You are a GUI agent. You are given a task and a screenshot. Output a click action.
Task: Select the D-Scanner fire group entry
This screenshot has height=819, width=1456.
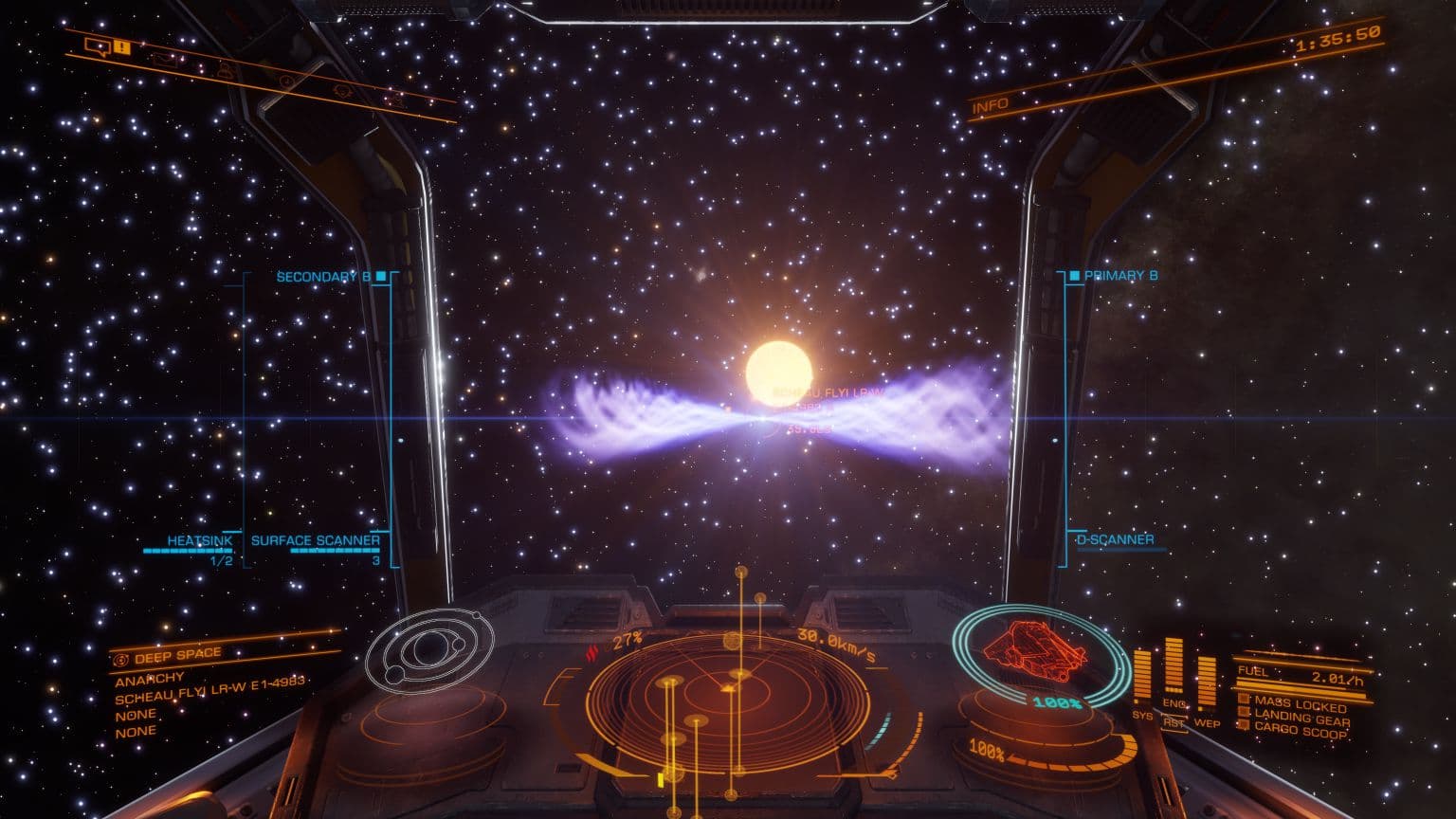coord(1115,540)
